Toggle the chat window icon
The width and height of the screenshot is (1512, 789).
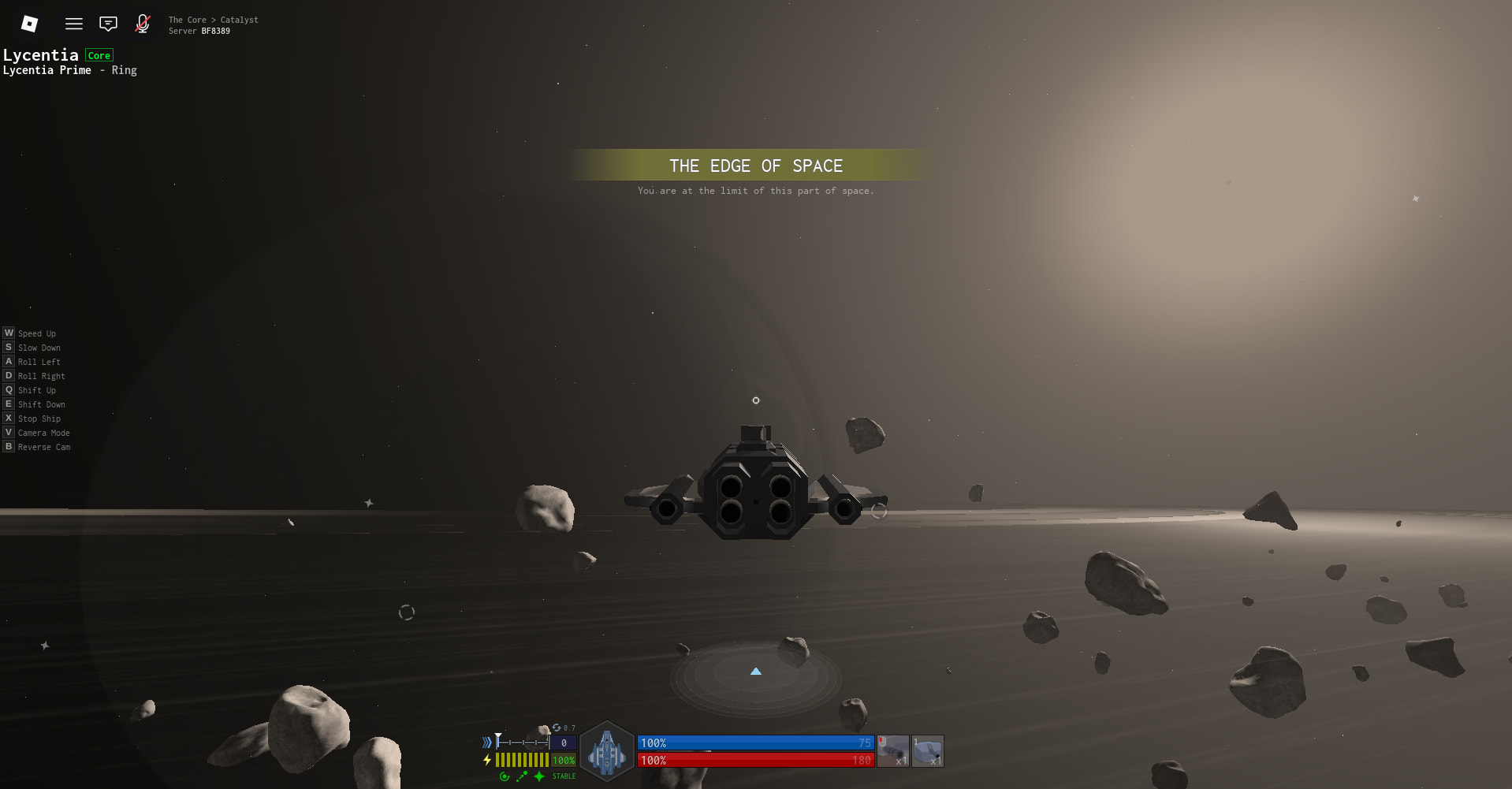[108, 24]
